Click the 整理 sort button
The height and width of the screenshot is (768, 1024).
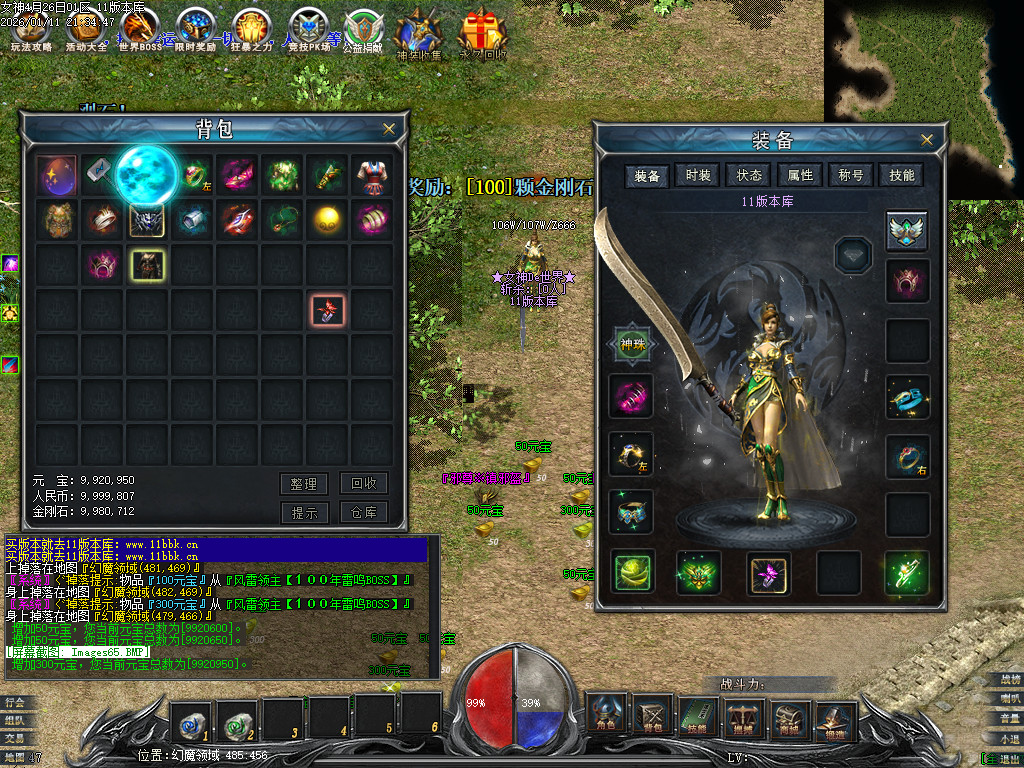pos(304,484)
